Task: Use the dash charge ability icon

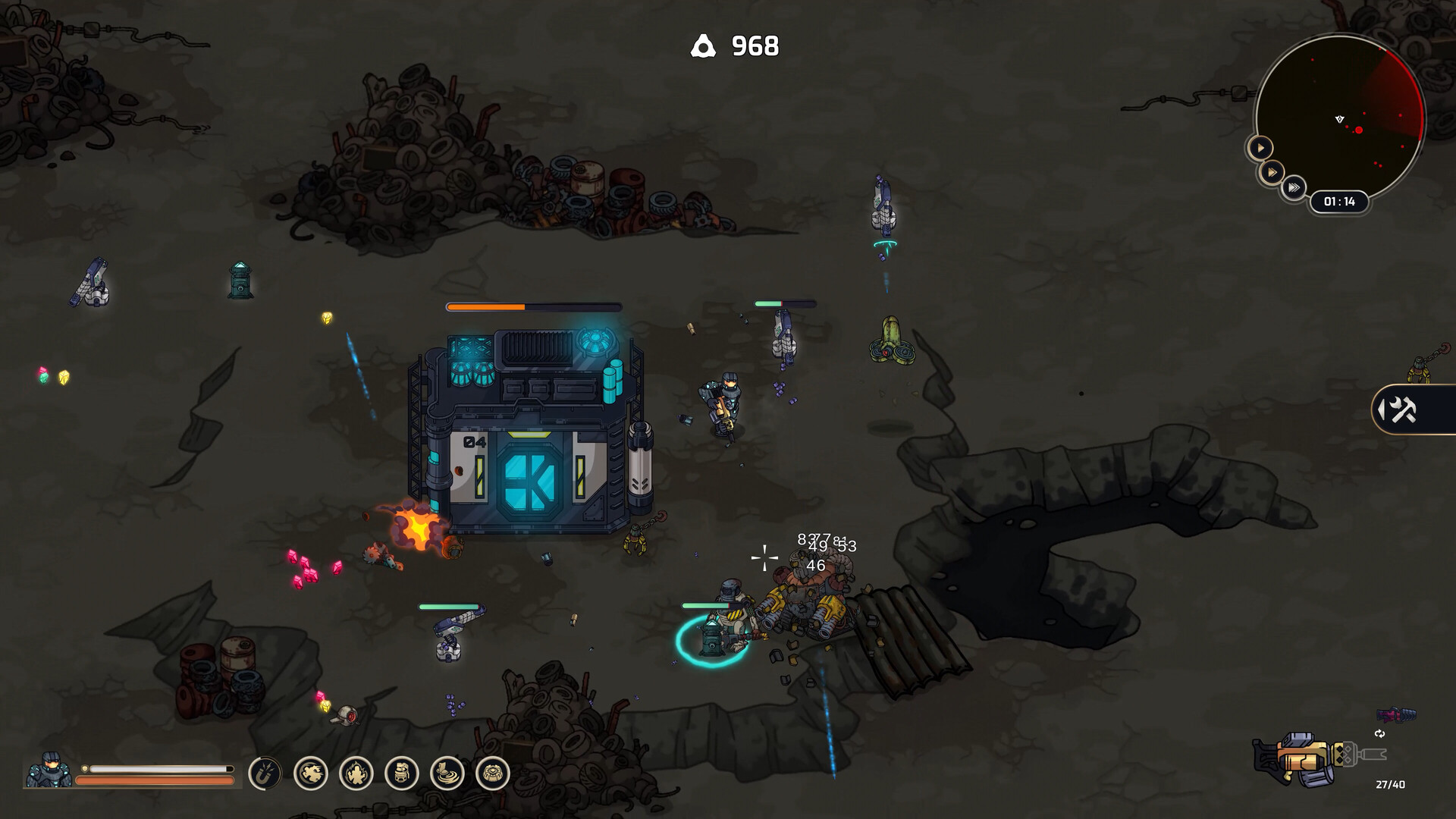Action: 311,773
